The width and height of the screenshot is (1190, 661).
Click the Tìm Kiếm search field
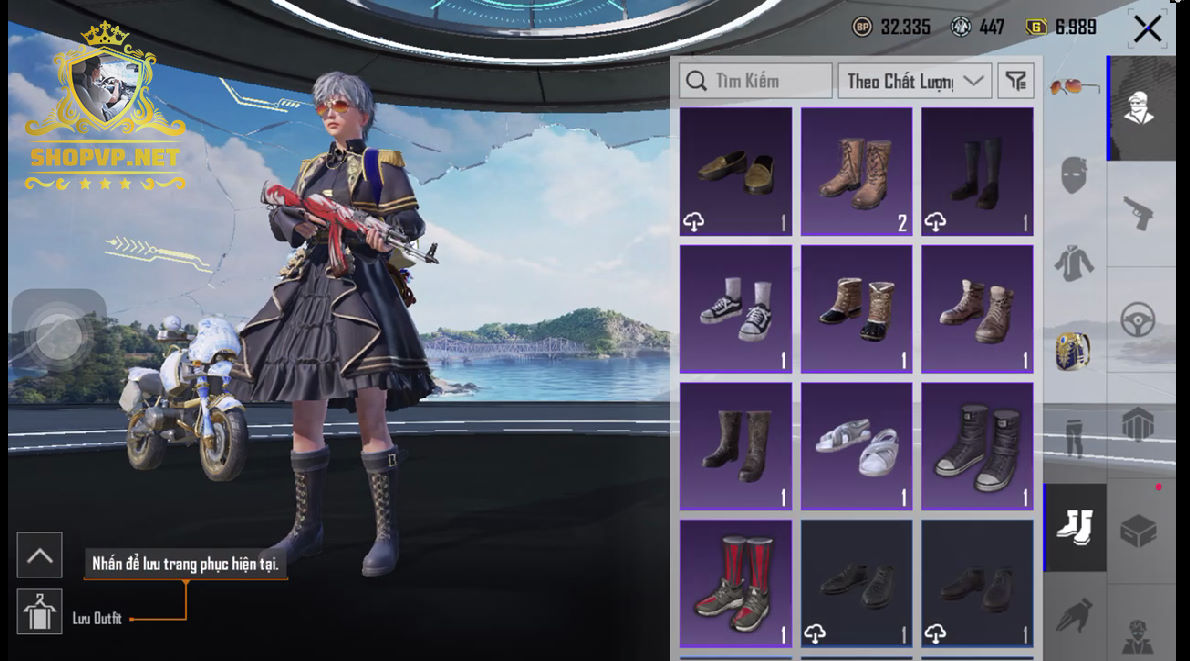point(756,81)
